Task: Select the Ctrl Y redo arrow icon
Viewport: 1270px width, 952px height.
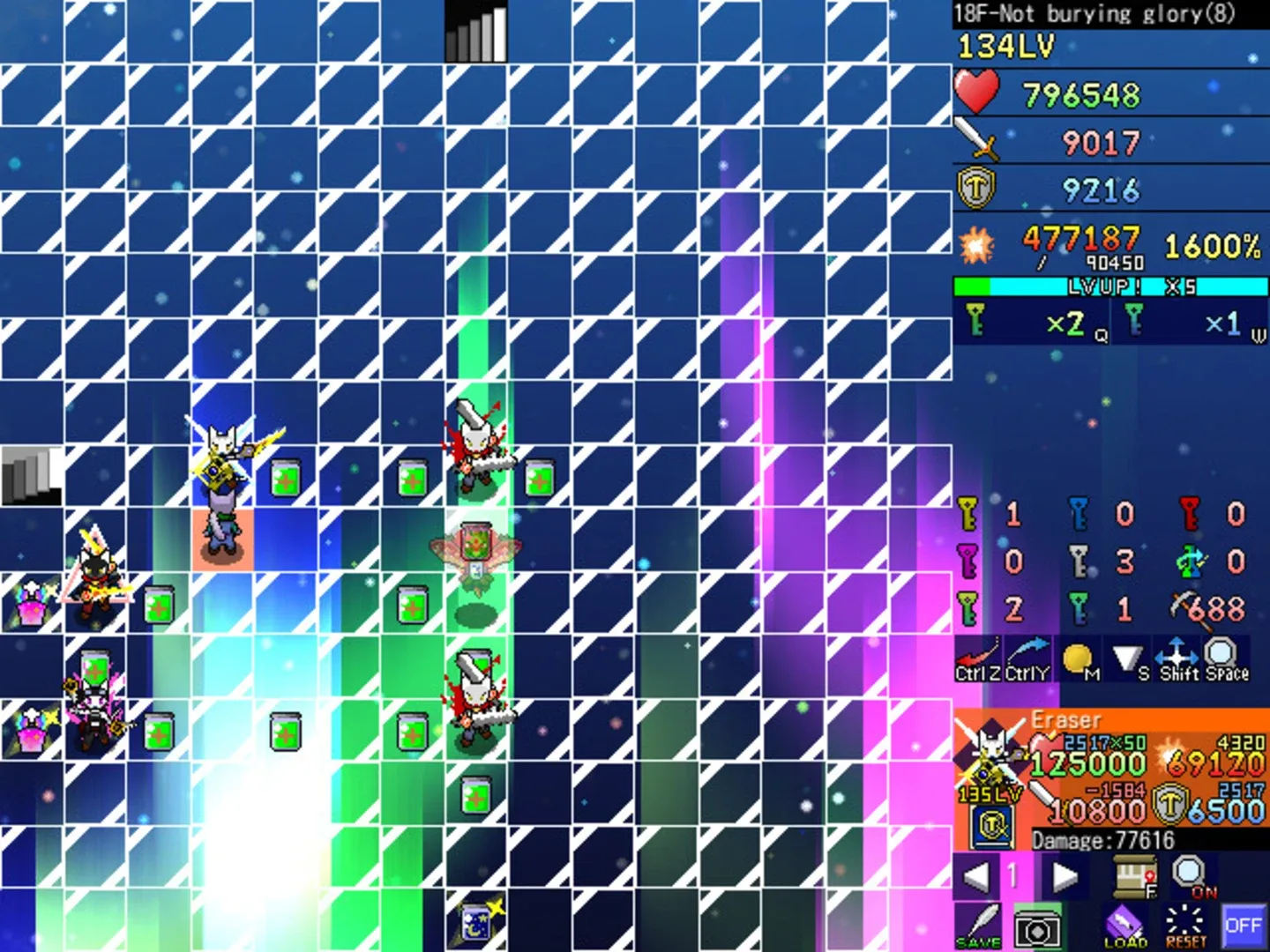Action: click(x=1028, y=657)
